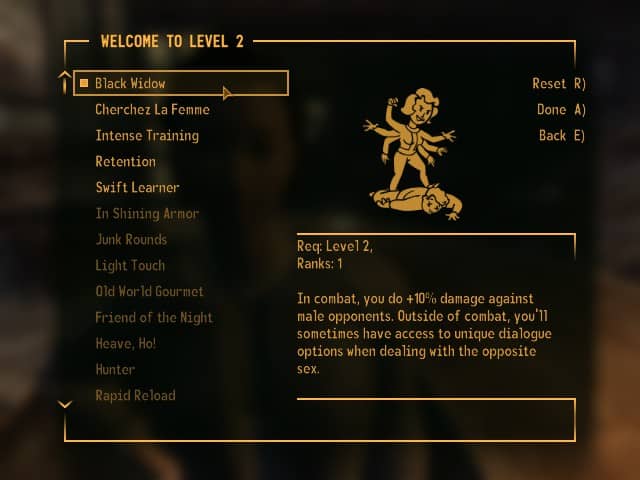This screenshot has height=480, width=640.
Task: Pick the Intense Training perk
Action: pyautogui.click(x=147, y=135)
